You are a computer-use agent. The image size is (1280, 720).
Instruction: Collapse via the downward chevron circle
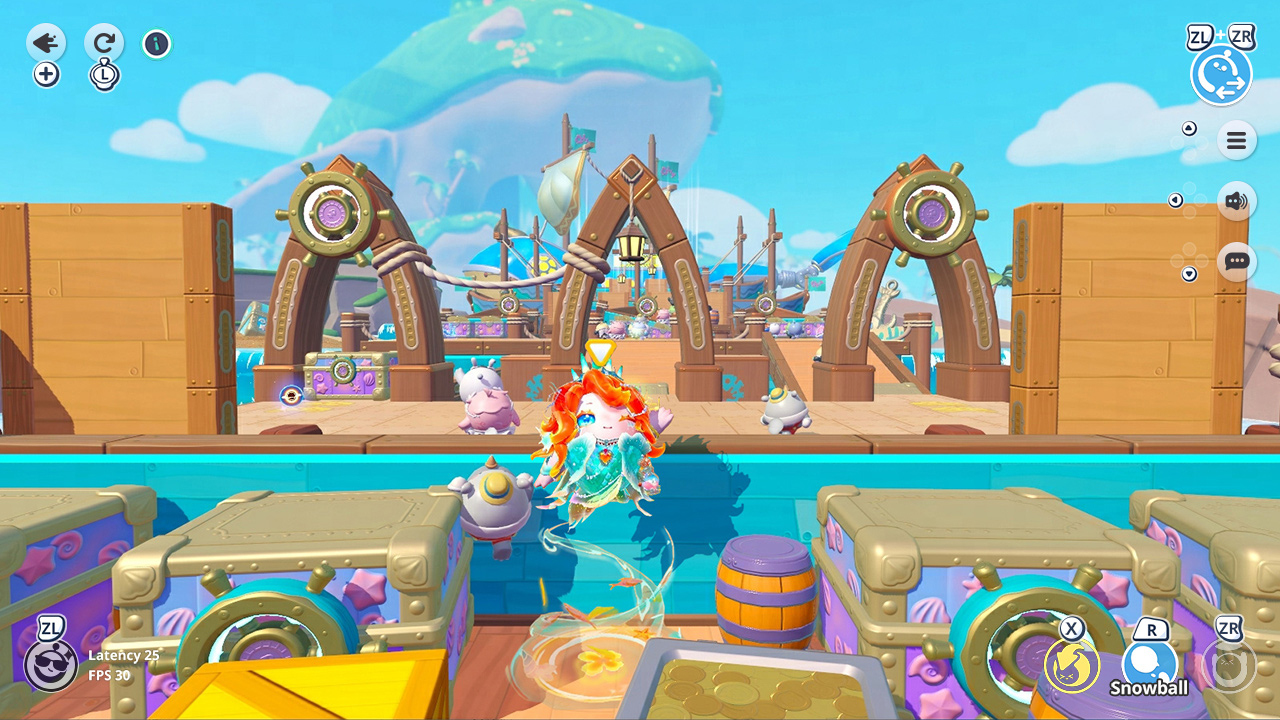pos(1189,273)
